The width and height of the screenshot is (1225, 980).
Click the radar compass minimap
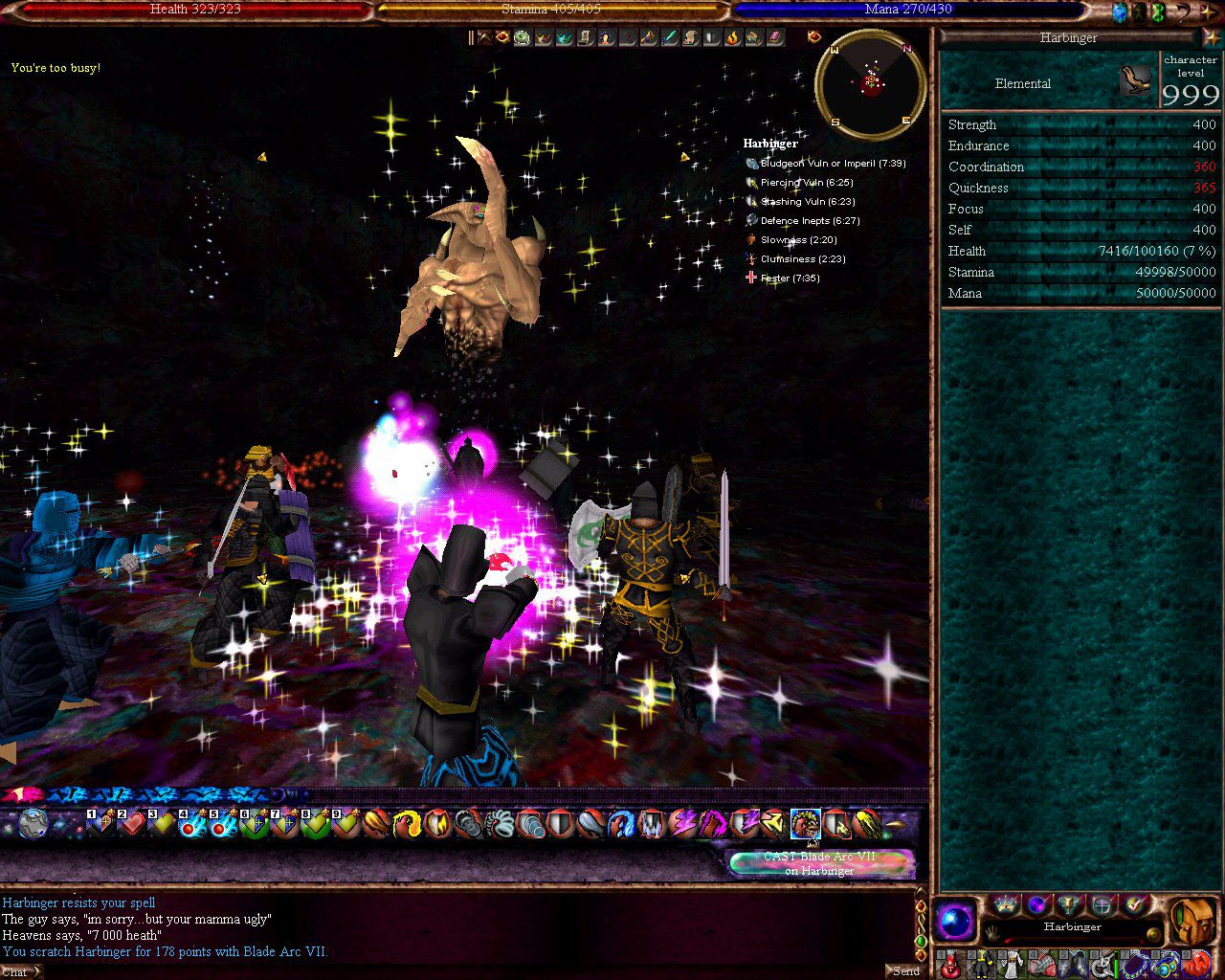tap(870, 84)
